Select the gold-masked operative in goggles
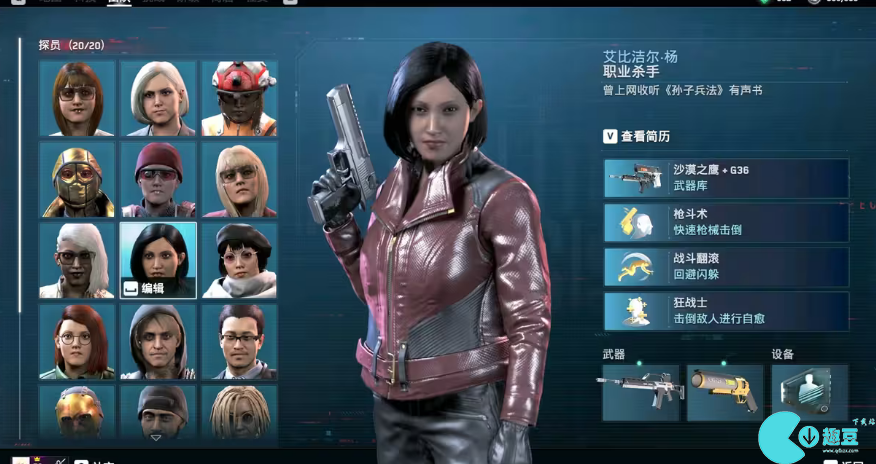The image size is (876, 464). [x=77, y=179]
